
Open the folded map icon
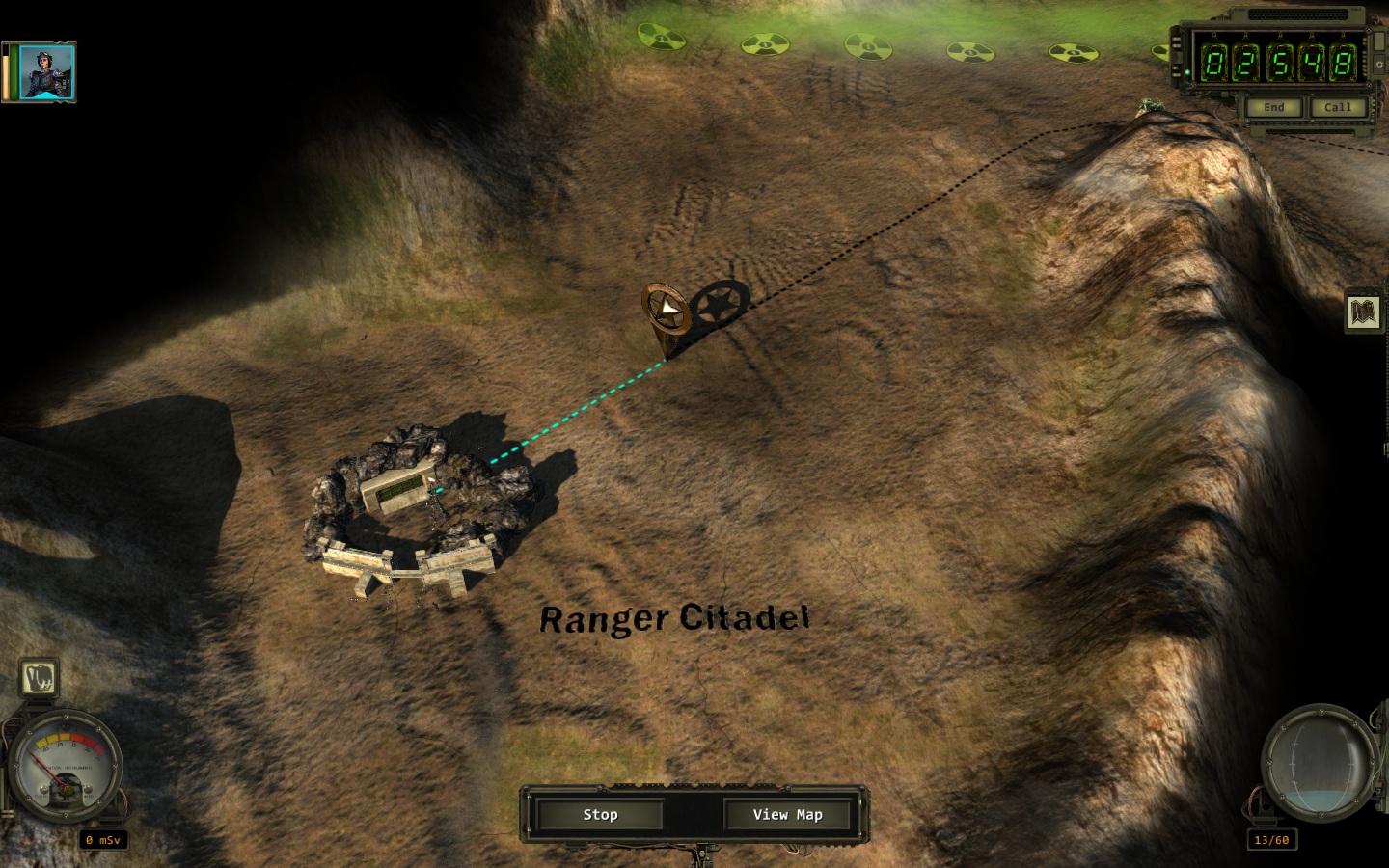pos(1363,312)
